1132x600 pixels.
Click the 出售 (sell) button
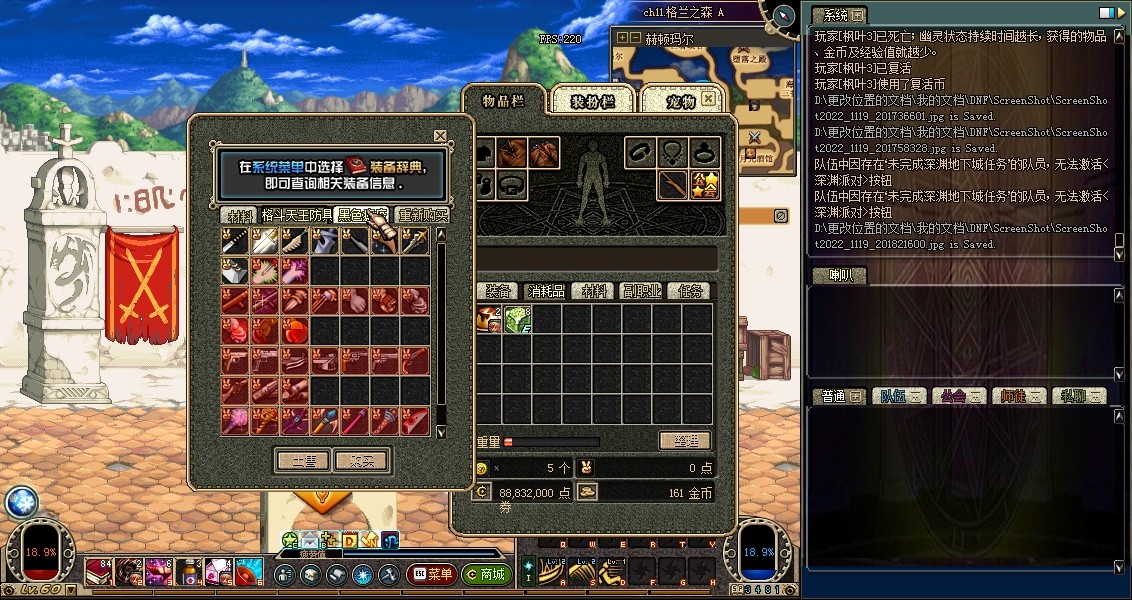click(302, 460)
